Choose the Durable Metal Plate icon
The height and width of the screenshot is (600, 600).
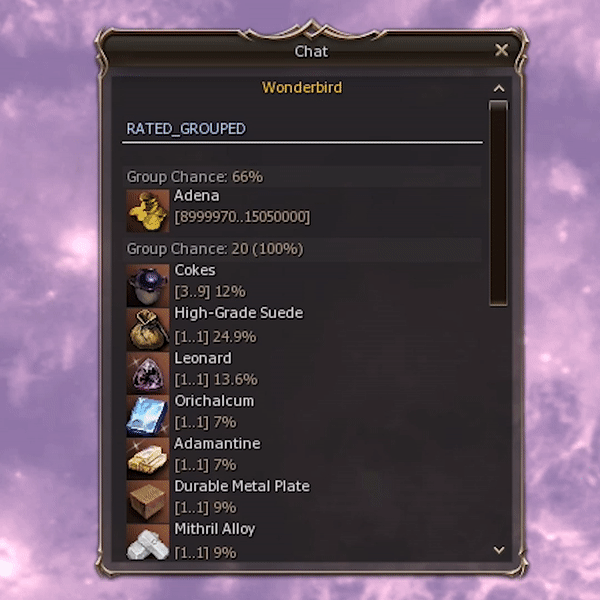coord(147,500)
